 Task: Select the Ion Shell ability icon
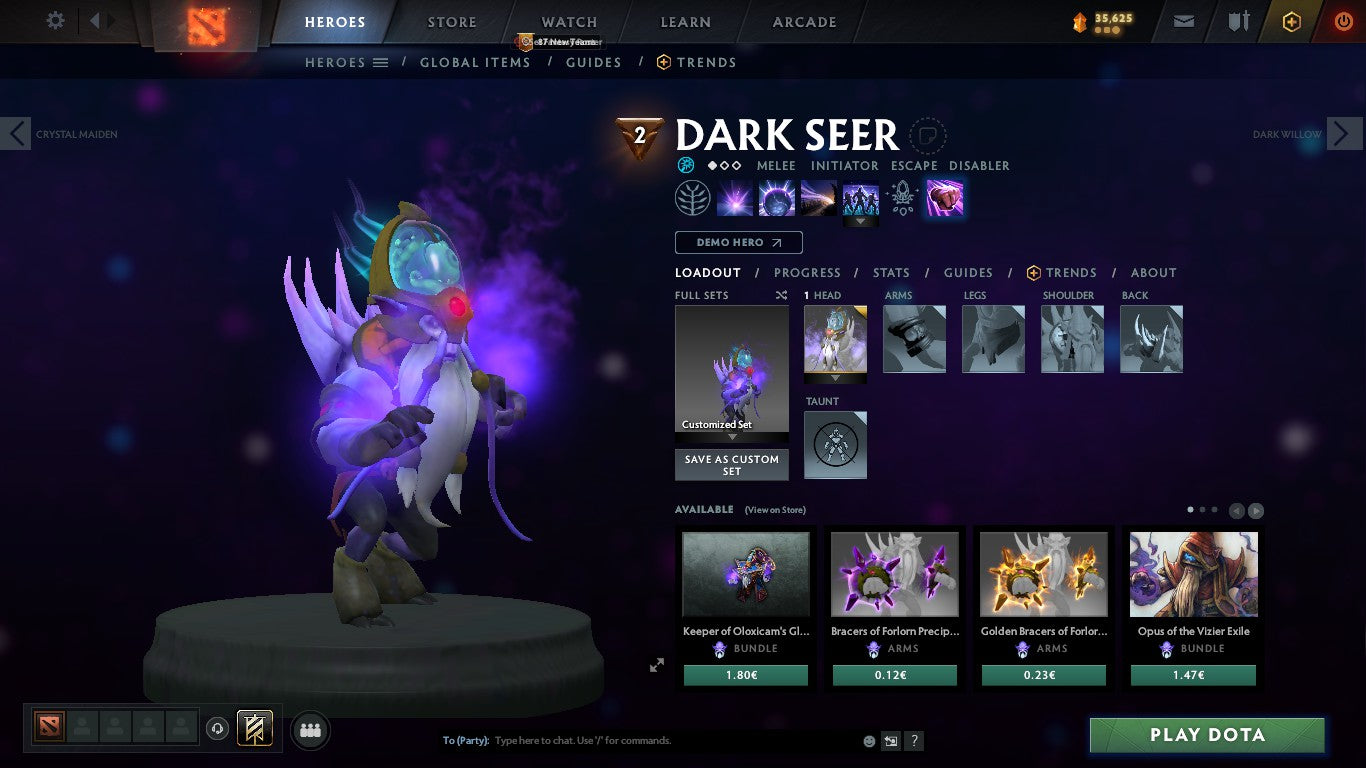[776, 197]
